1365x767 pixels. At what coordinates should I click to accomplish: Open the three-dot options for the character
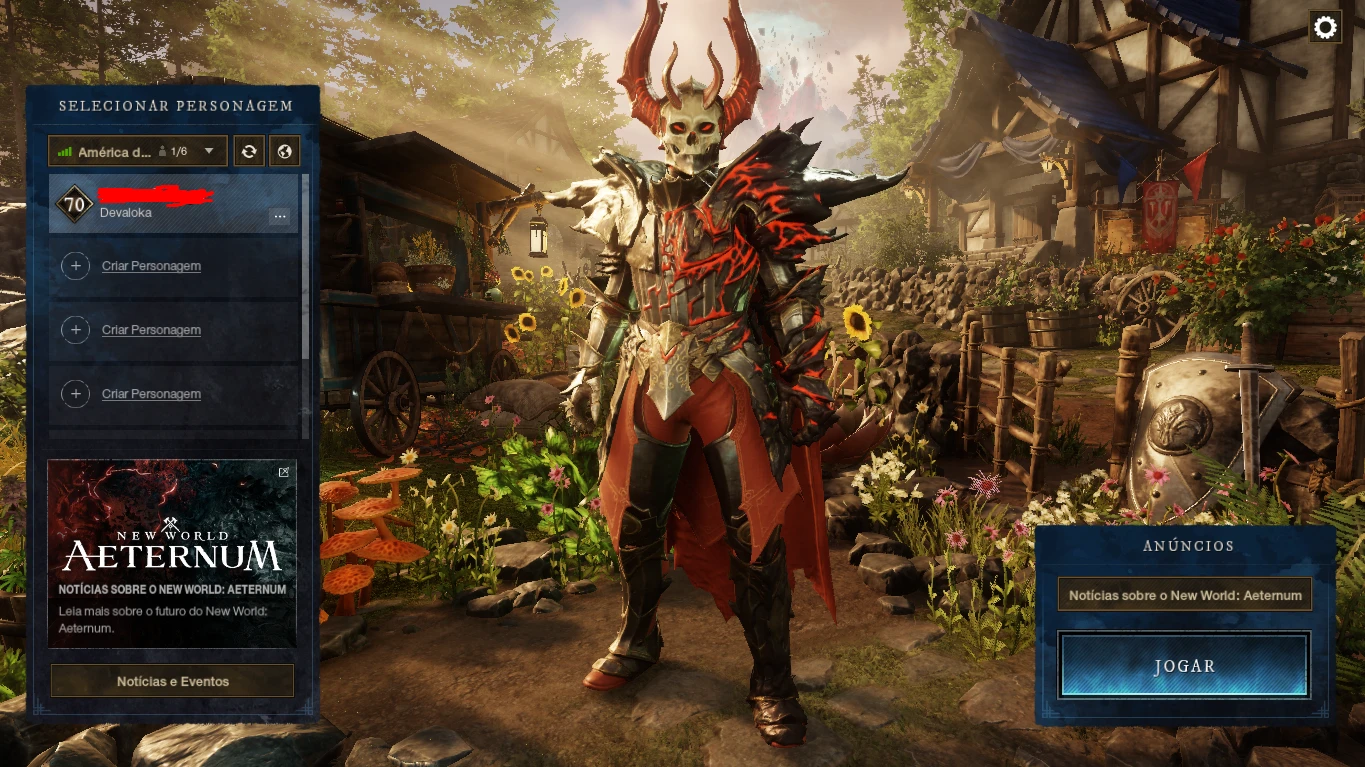[x=279, y=216]
